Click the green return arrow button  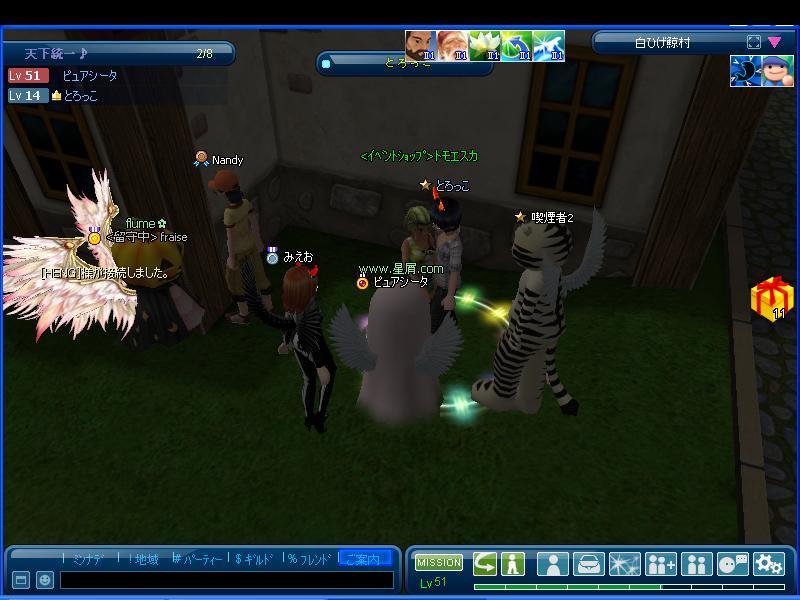[x=485, y=563]
